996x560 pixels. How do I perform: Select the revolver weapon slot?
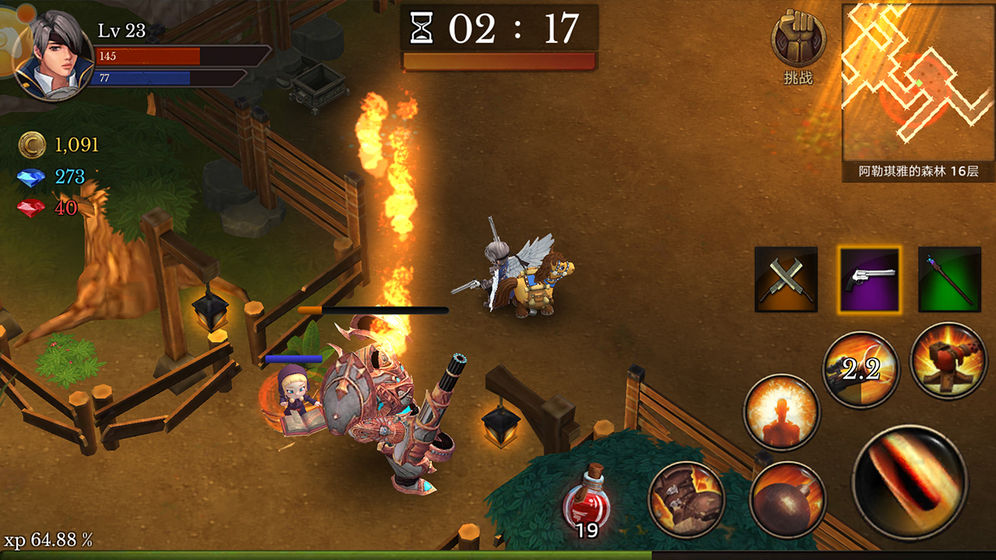click(868, 279)
